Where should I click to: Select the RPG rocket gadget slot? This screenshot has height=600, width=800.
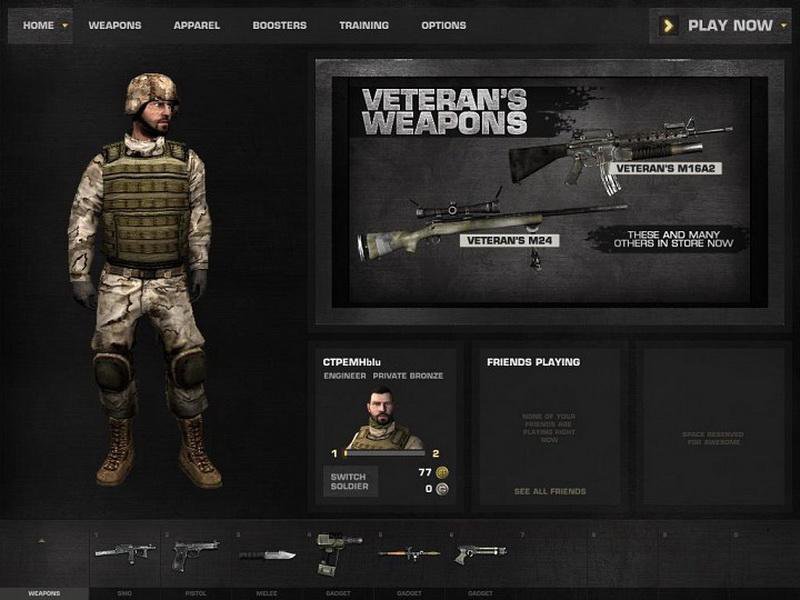point(409,553)
